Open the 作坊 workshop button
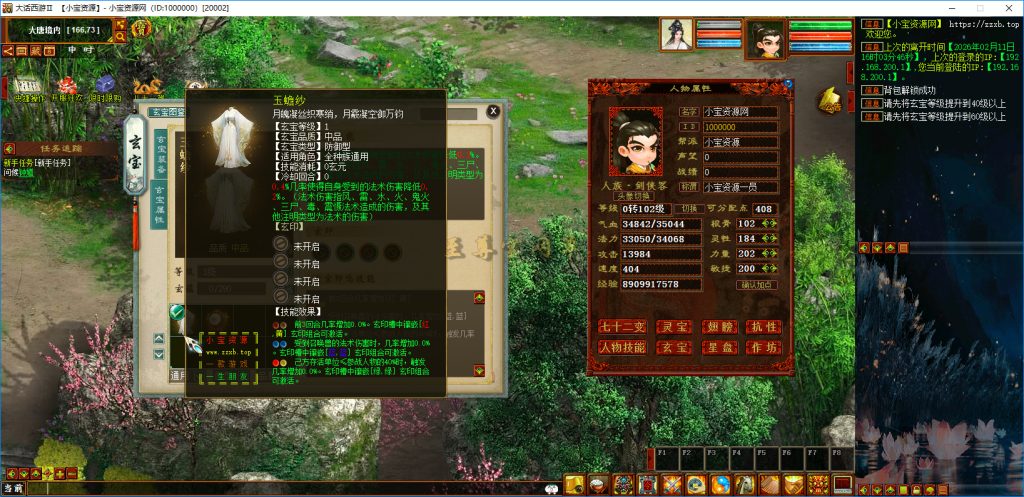This screenshot has width=1024, height=497. pyautogui.click(x=765, y=347)
